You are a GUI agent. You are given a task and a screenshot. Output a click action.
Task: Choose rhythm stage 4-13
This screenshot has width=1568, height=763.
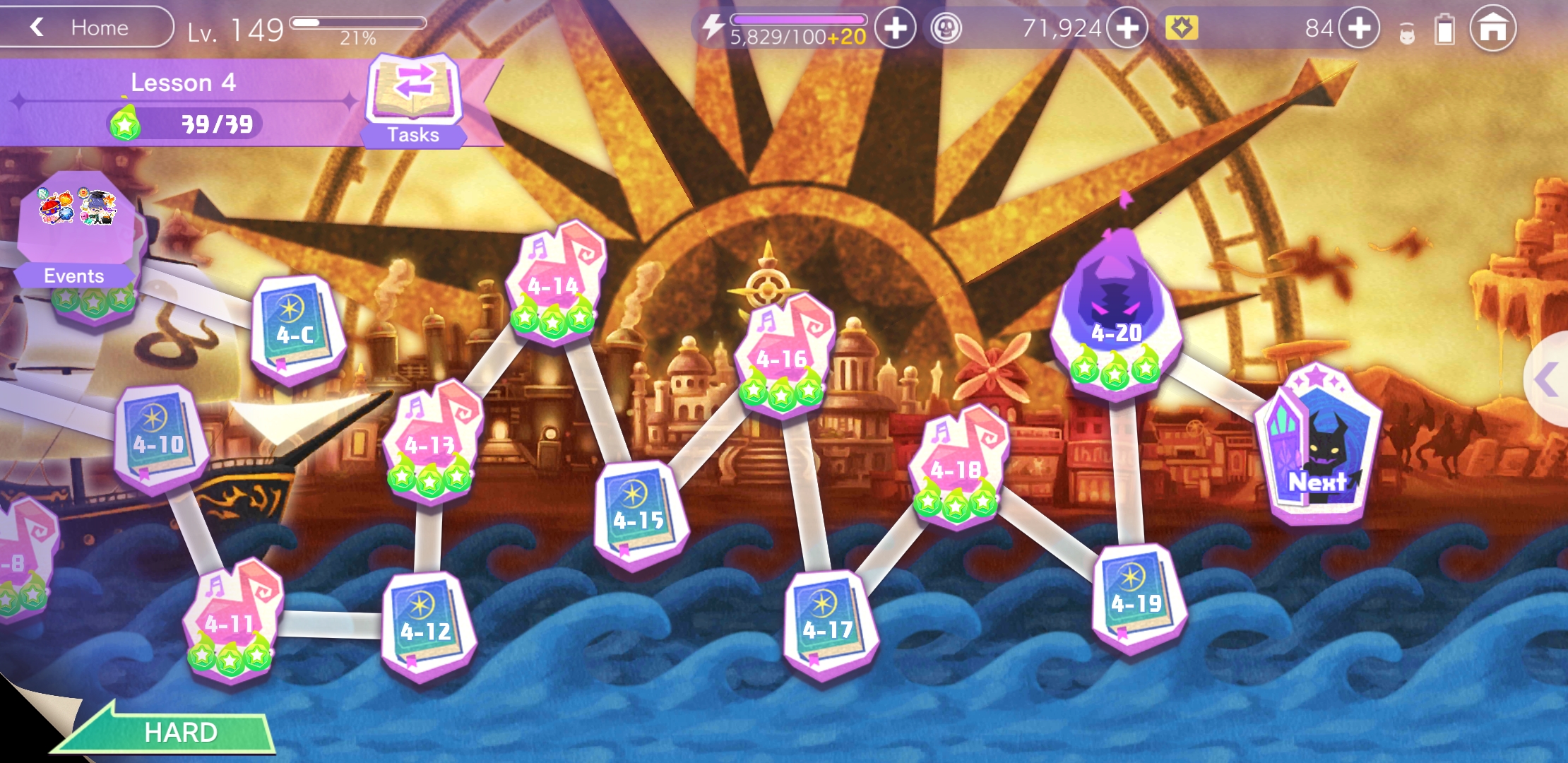pos(431,438)
